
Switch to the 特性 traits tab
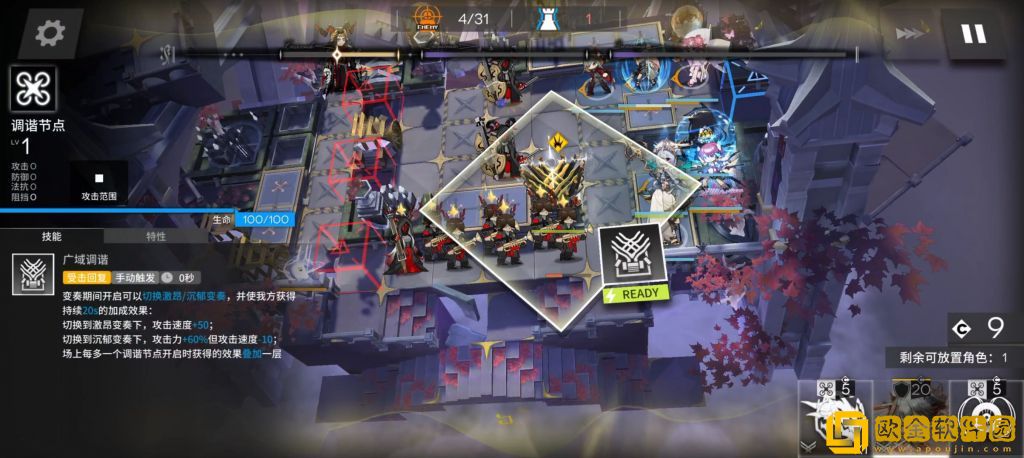tap(156, 237)
